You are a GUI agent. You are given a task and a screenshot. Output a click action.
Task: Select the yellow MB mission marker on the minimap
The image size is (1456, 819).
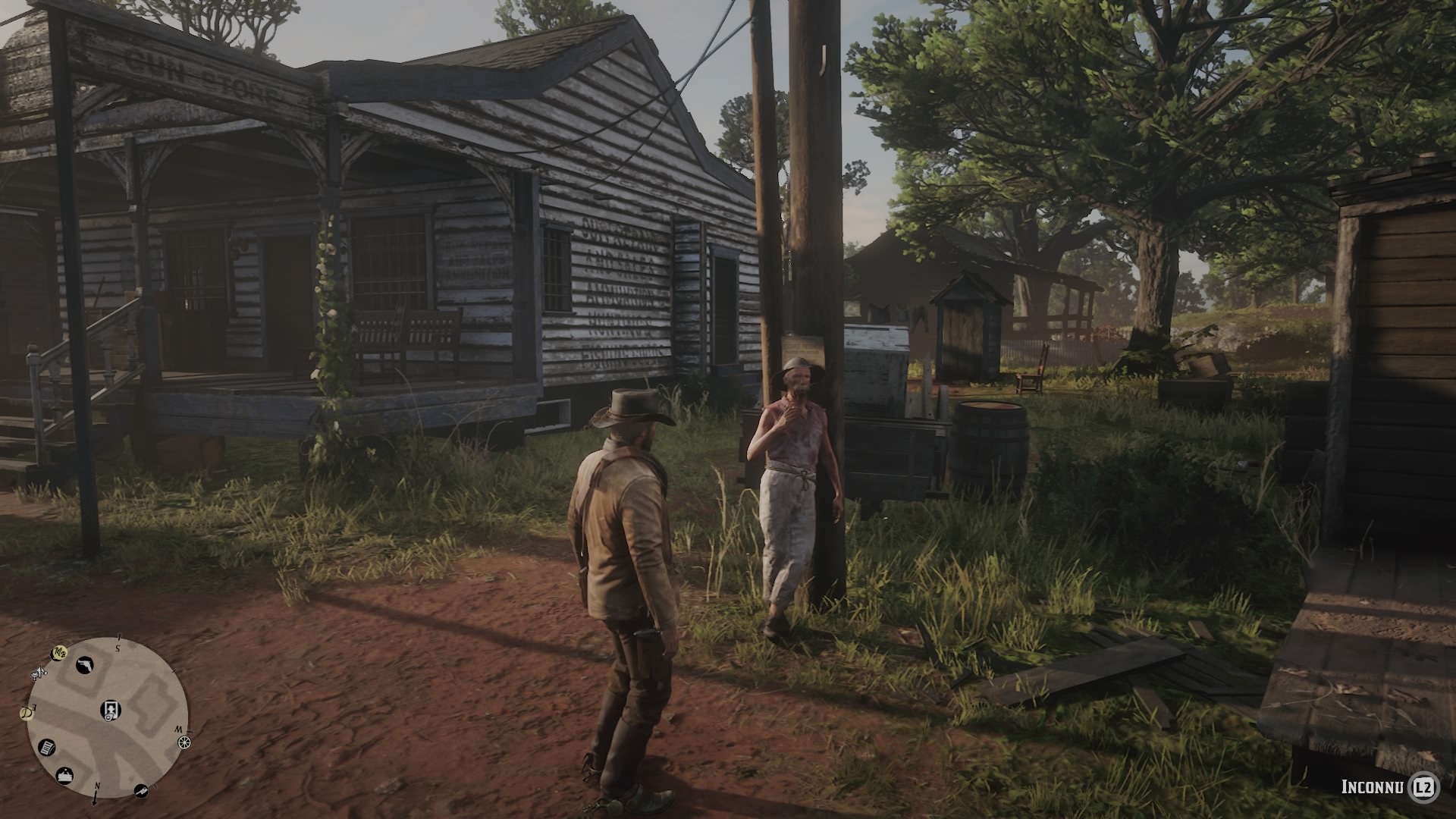click(x=58, y=652)
